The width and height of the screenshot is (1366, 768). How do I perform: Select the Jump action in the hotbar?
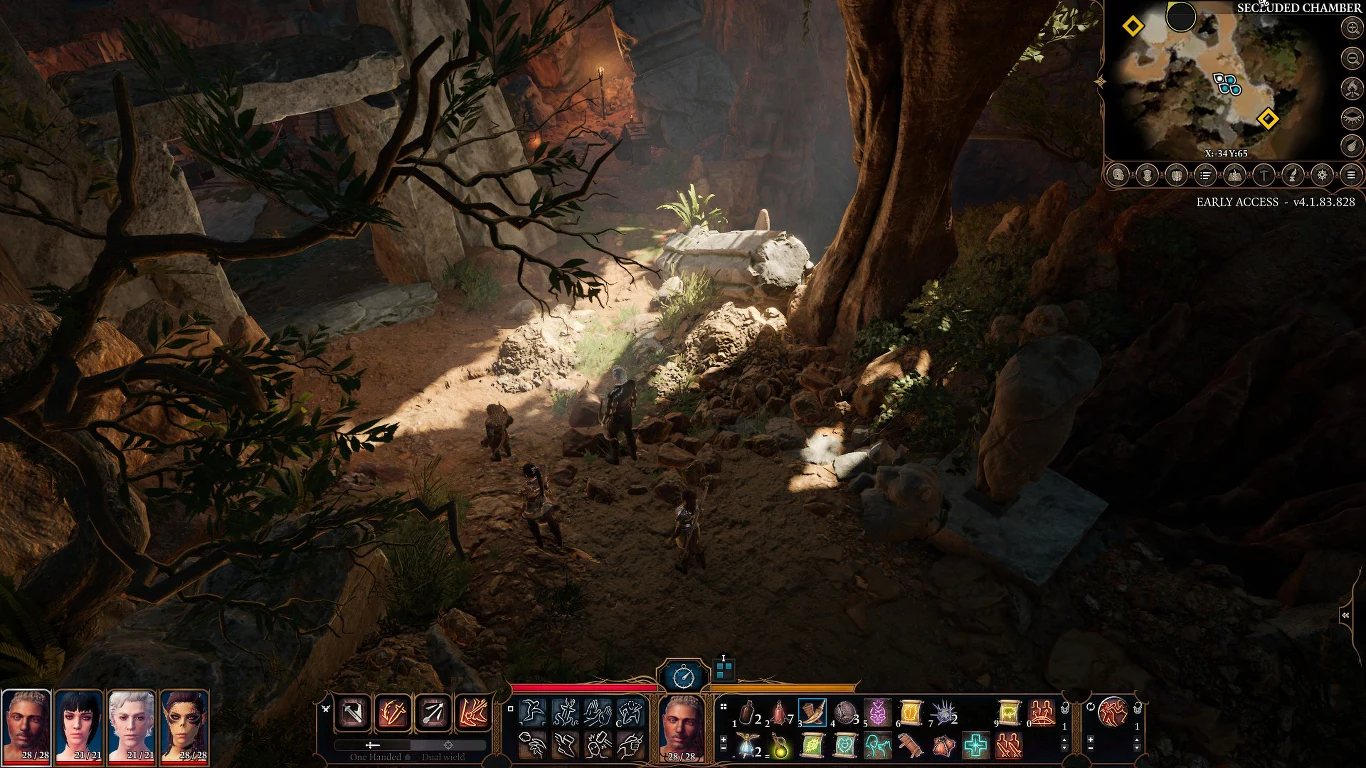(532, 711)
